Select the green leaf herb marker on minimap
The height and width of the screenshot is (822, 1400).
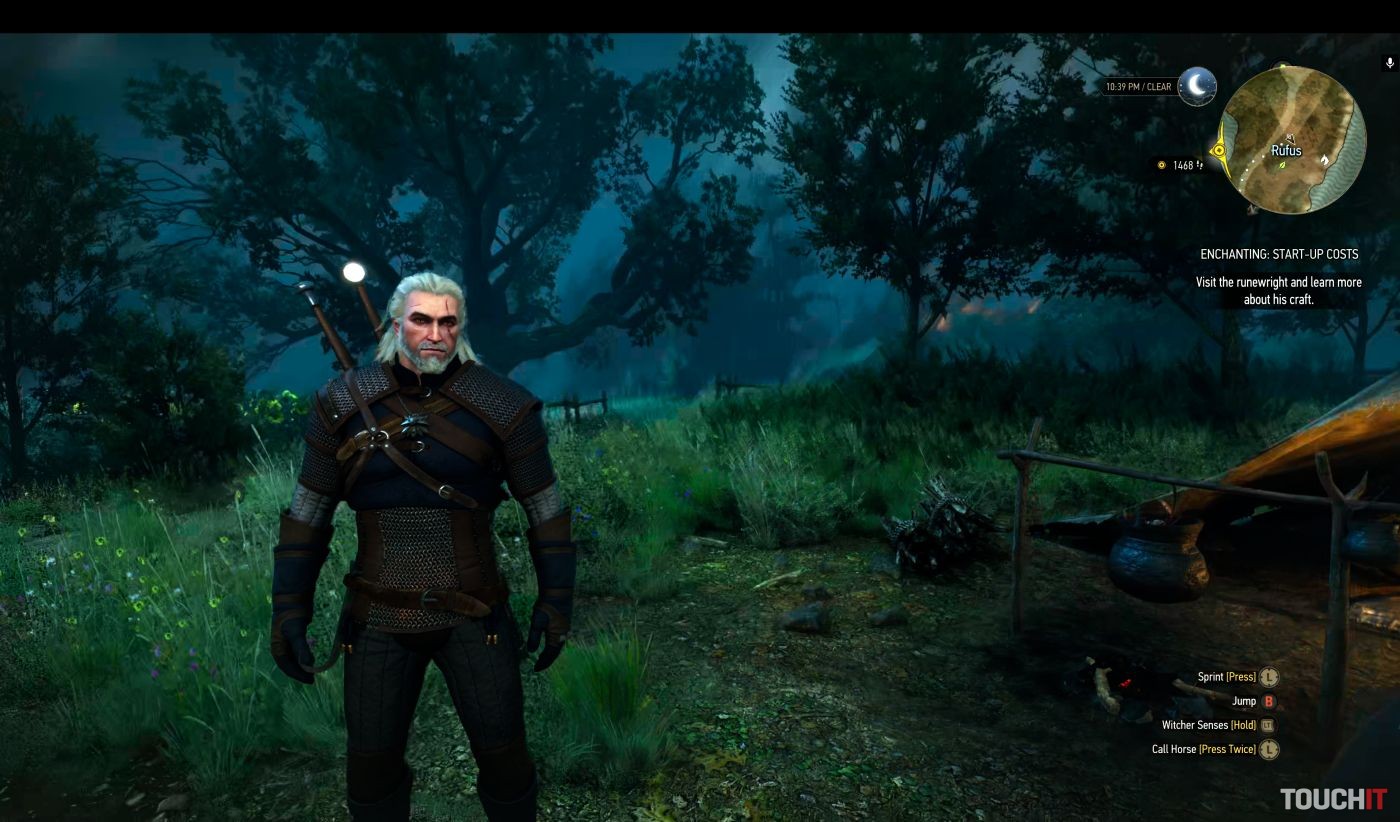(1282, 165)
